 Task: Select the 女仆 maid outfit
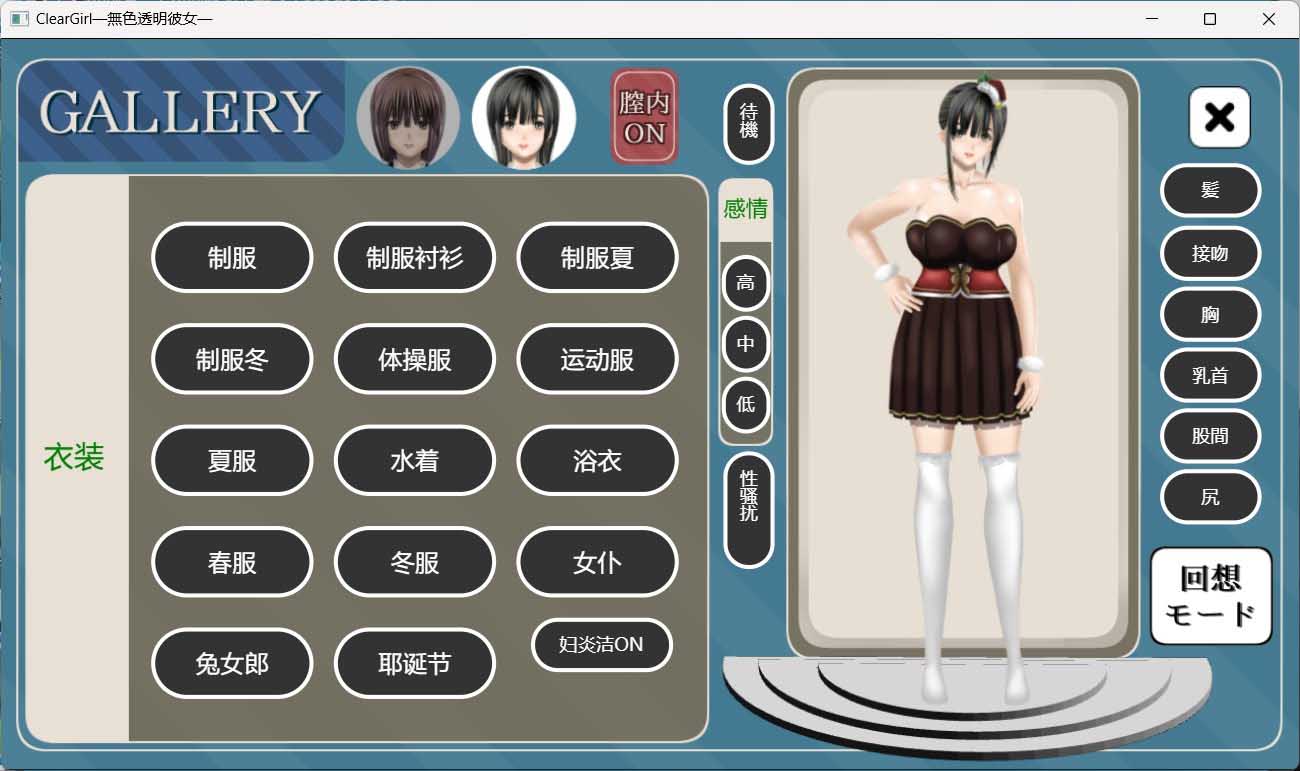[597, 562]
